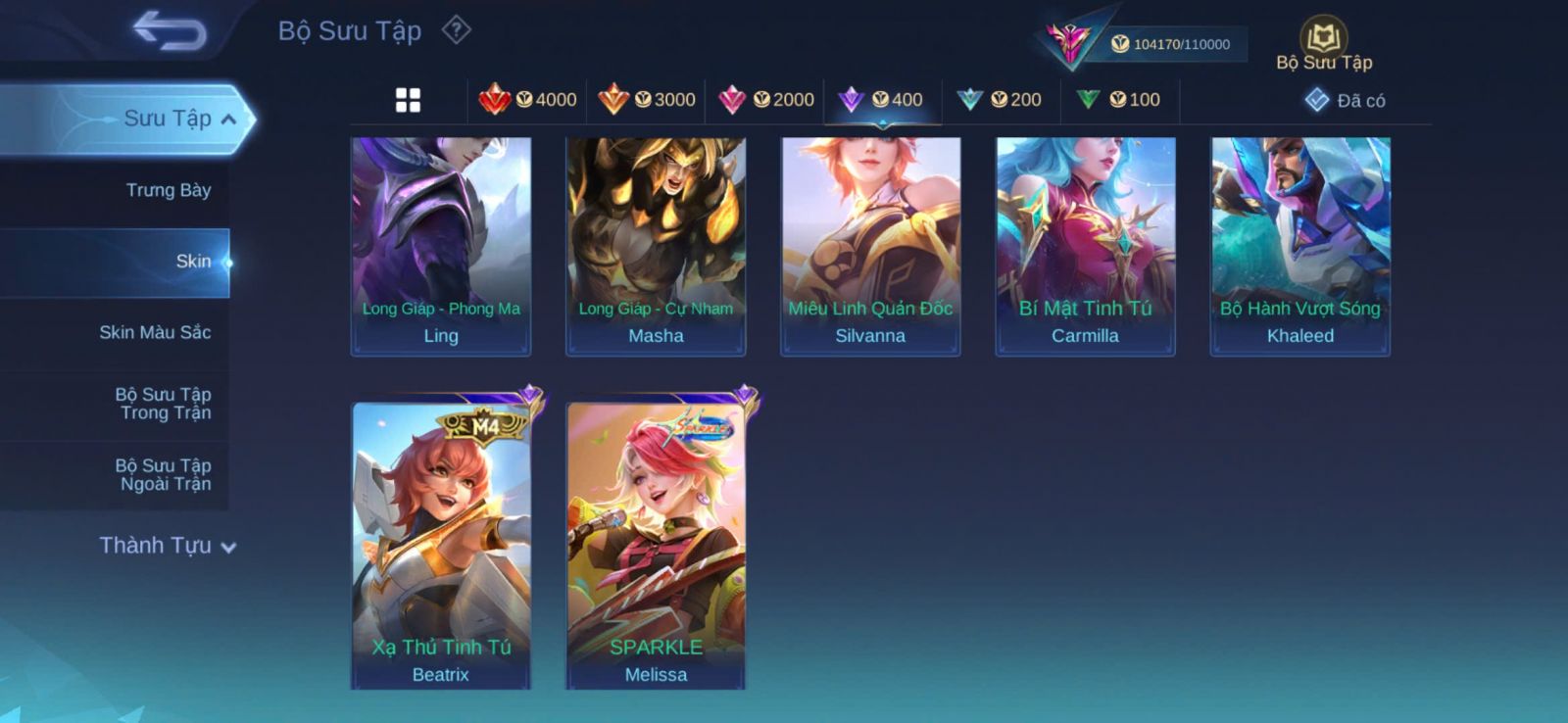1568x723 pixels.
Task: Open Skin Màu Sắc category
Action: click(x=155, y=333)
